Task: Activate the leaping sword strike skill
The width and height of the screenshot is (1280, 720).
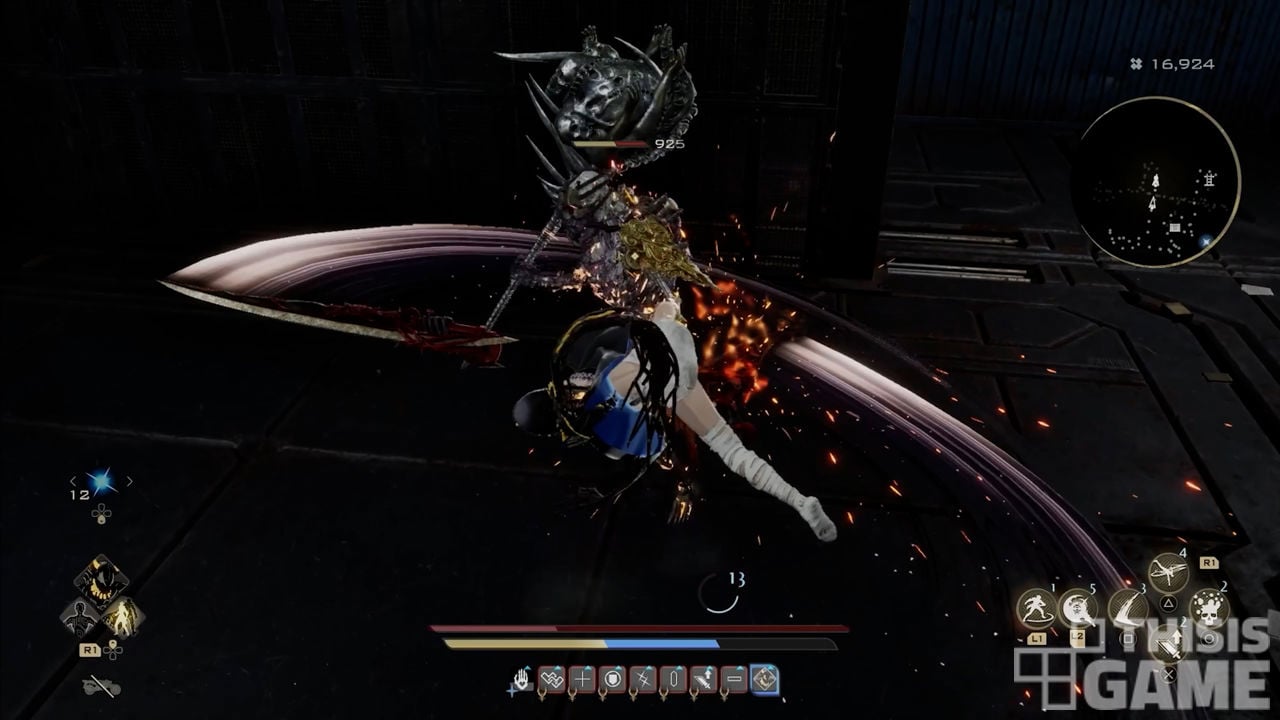Action: [1168, 573]
